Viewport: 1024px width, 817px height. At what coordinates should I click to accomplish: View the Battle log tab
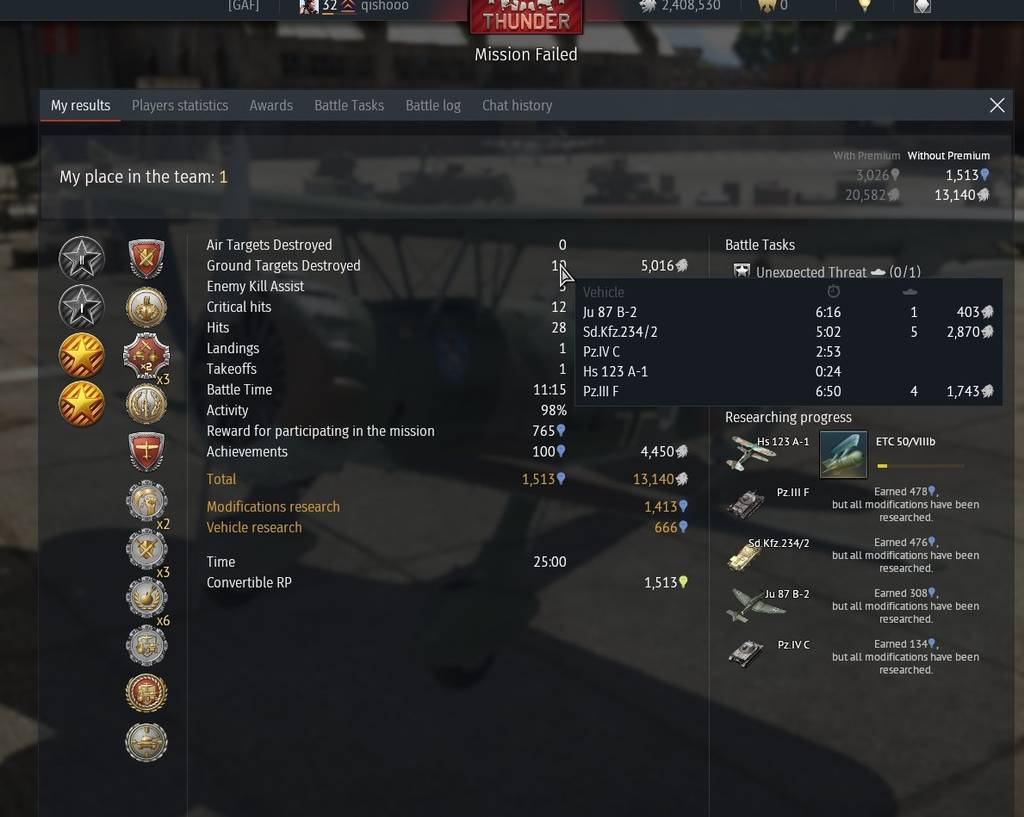coord(433,105)
